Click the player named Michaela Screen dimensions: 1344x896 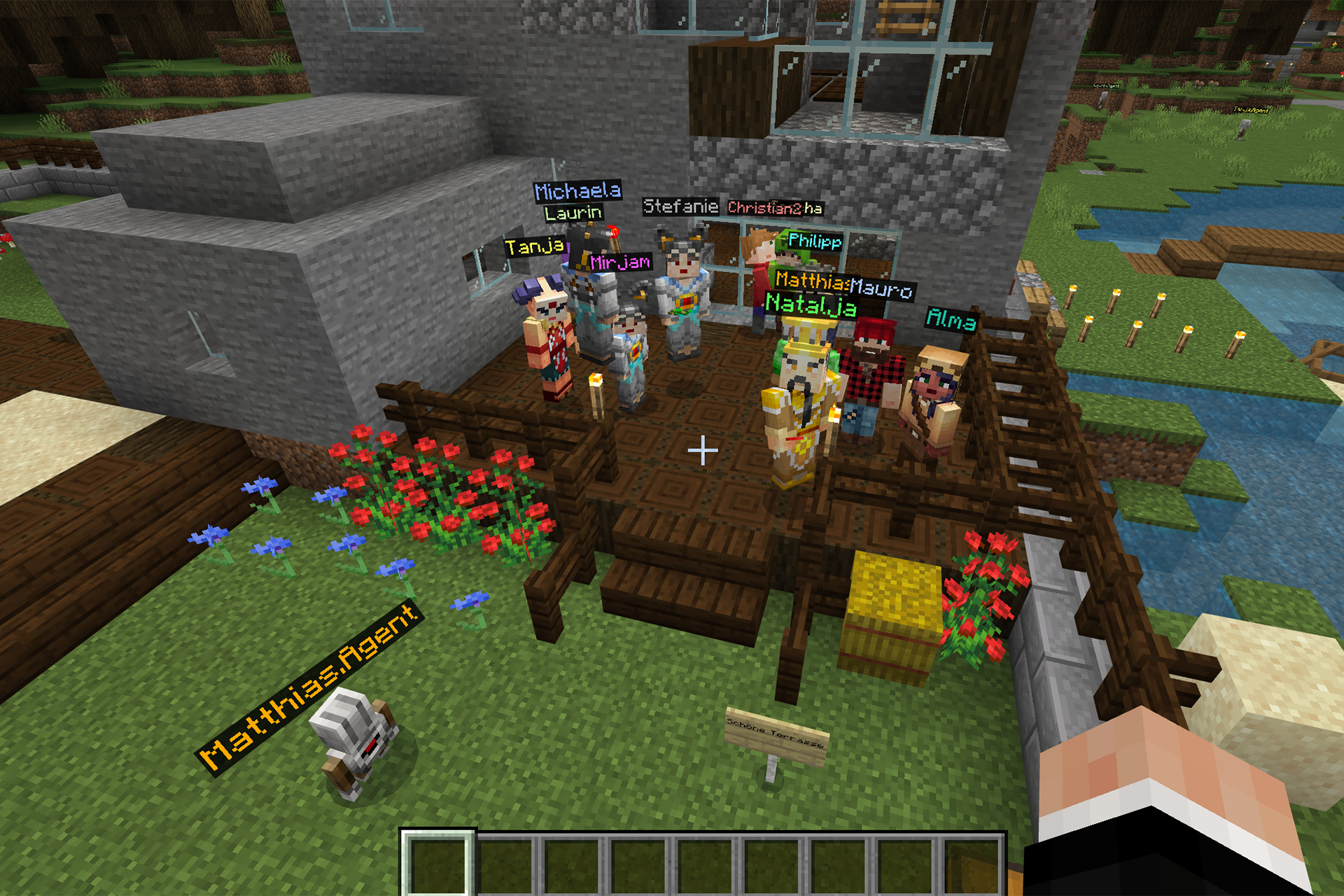(x=578, y=191)
